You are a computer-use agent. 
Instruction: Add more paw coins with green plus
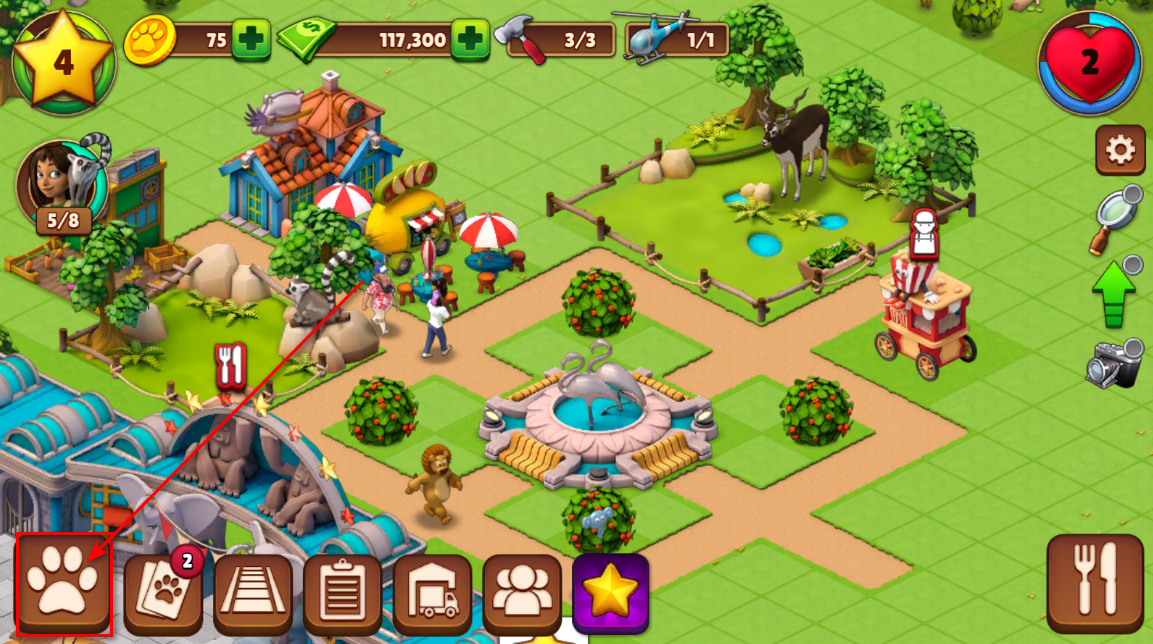pyautogui.click(x=251, y=40)
